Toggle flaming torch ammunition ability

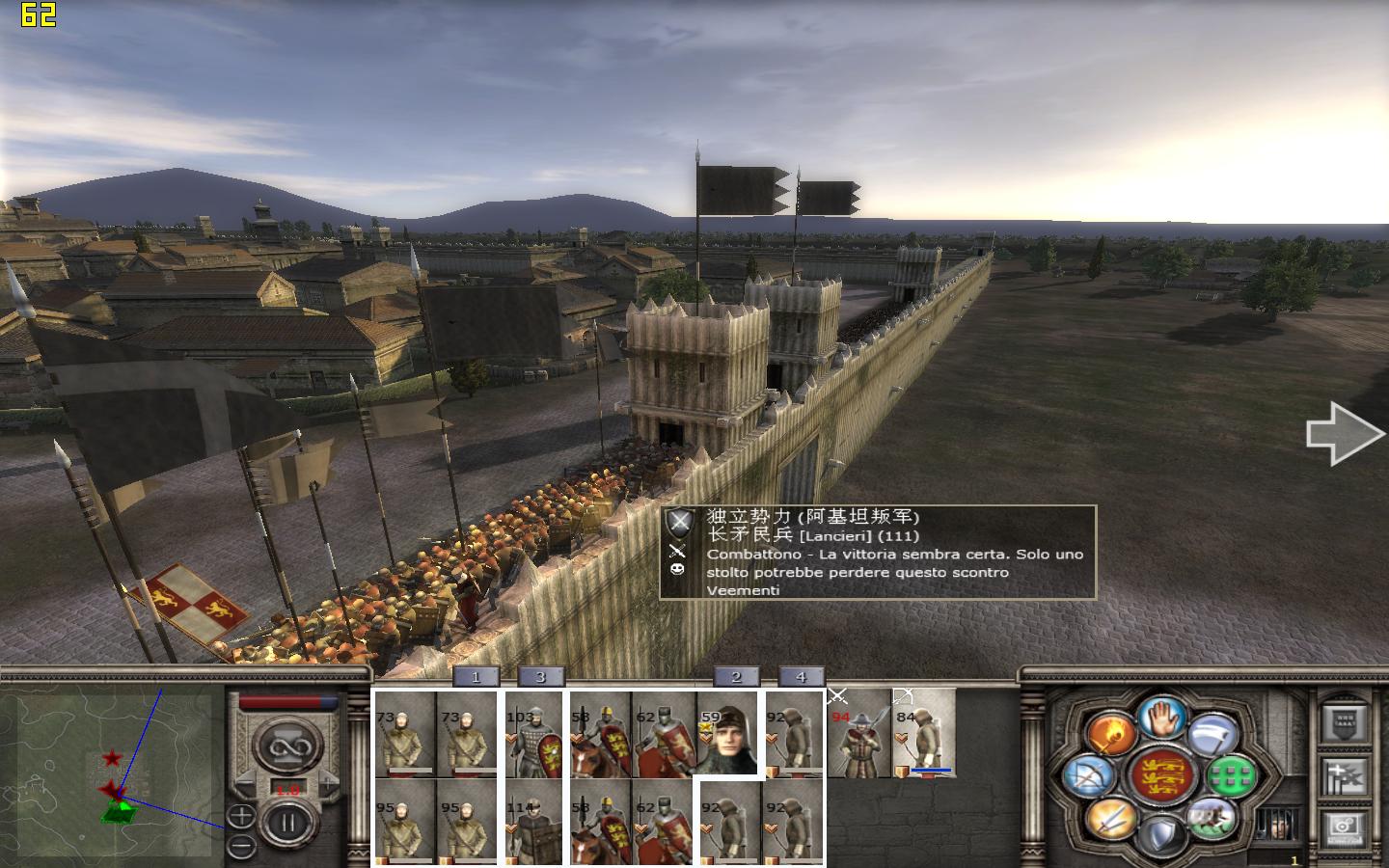[1110, 733]
